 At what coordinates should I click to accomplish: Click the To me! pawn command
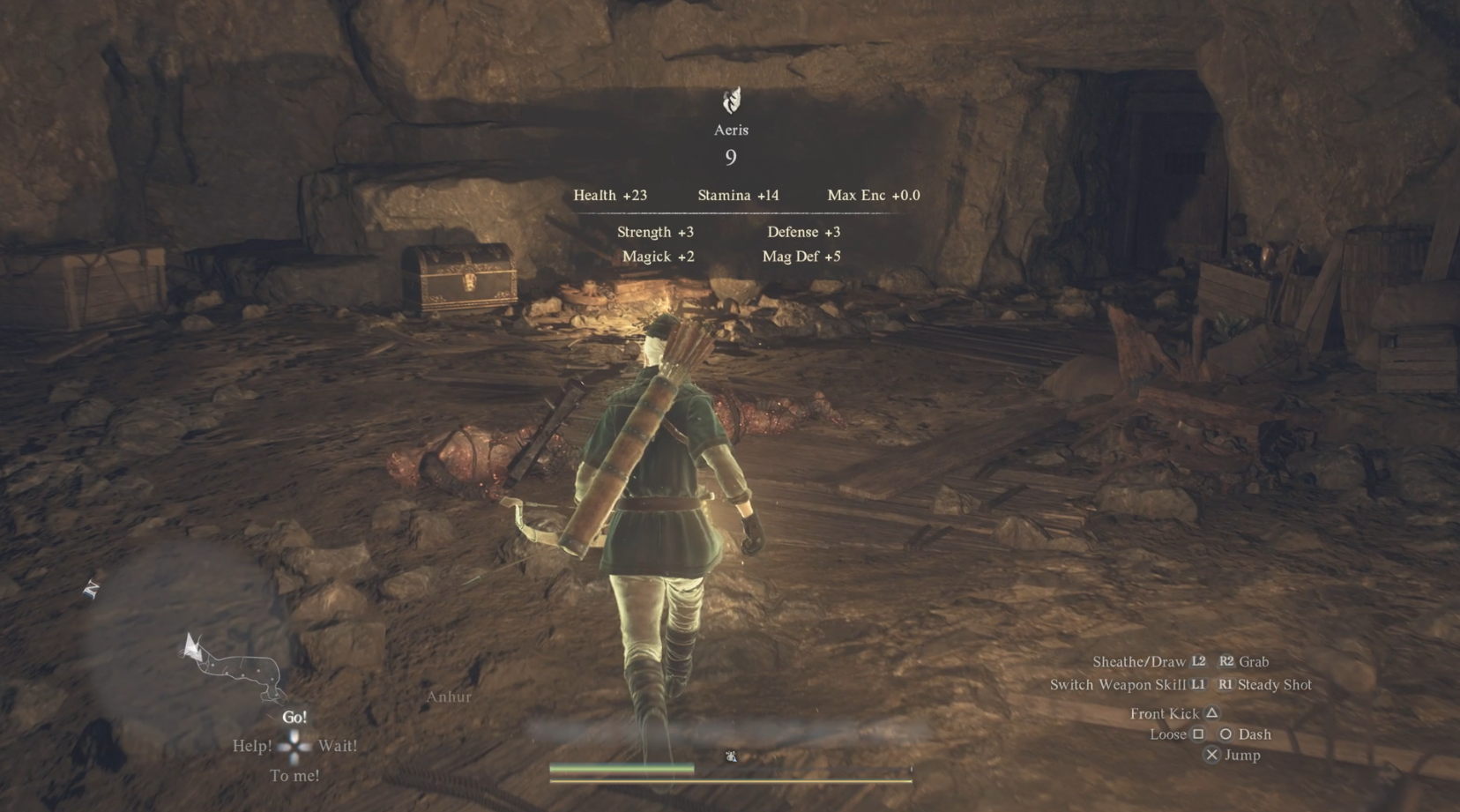(x=294, y=775)
